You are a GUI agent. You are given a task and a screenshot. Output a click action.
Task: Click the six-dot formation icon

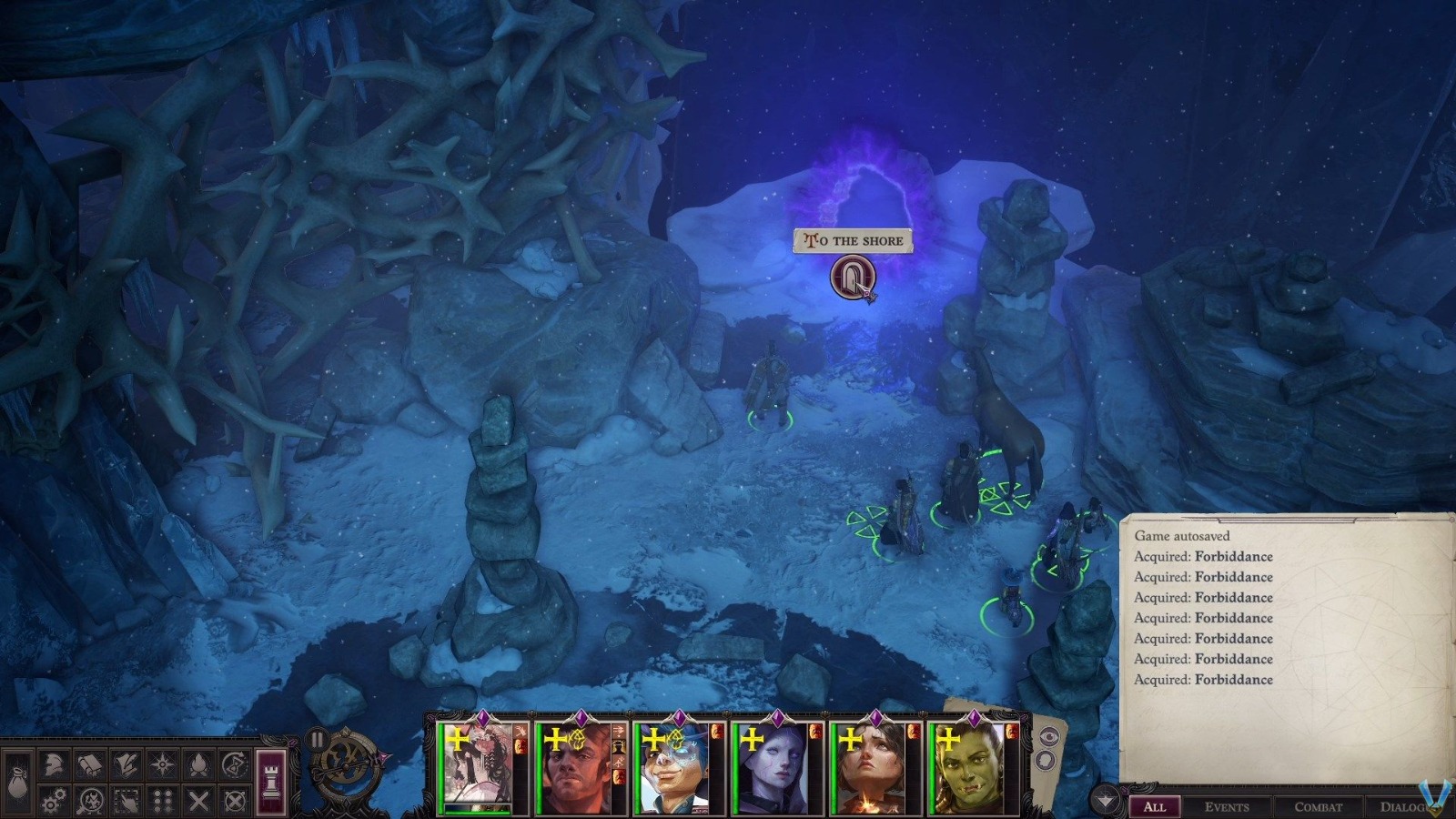pyautogui.click(x=162, y=801)
